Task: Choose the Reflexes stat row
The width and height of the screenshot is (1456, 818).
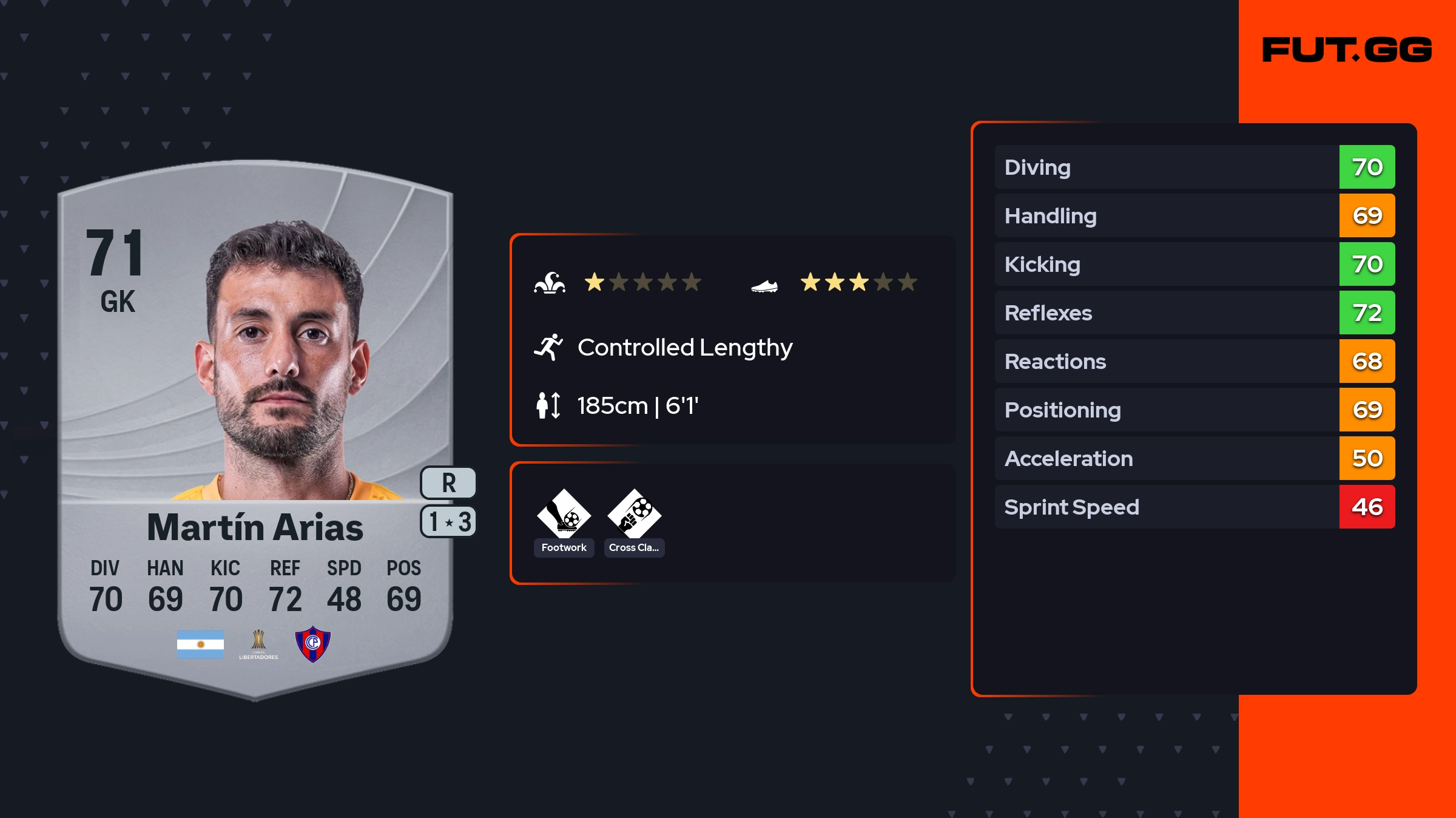Action: point(1194,313)
